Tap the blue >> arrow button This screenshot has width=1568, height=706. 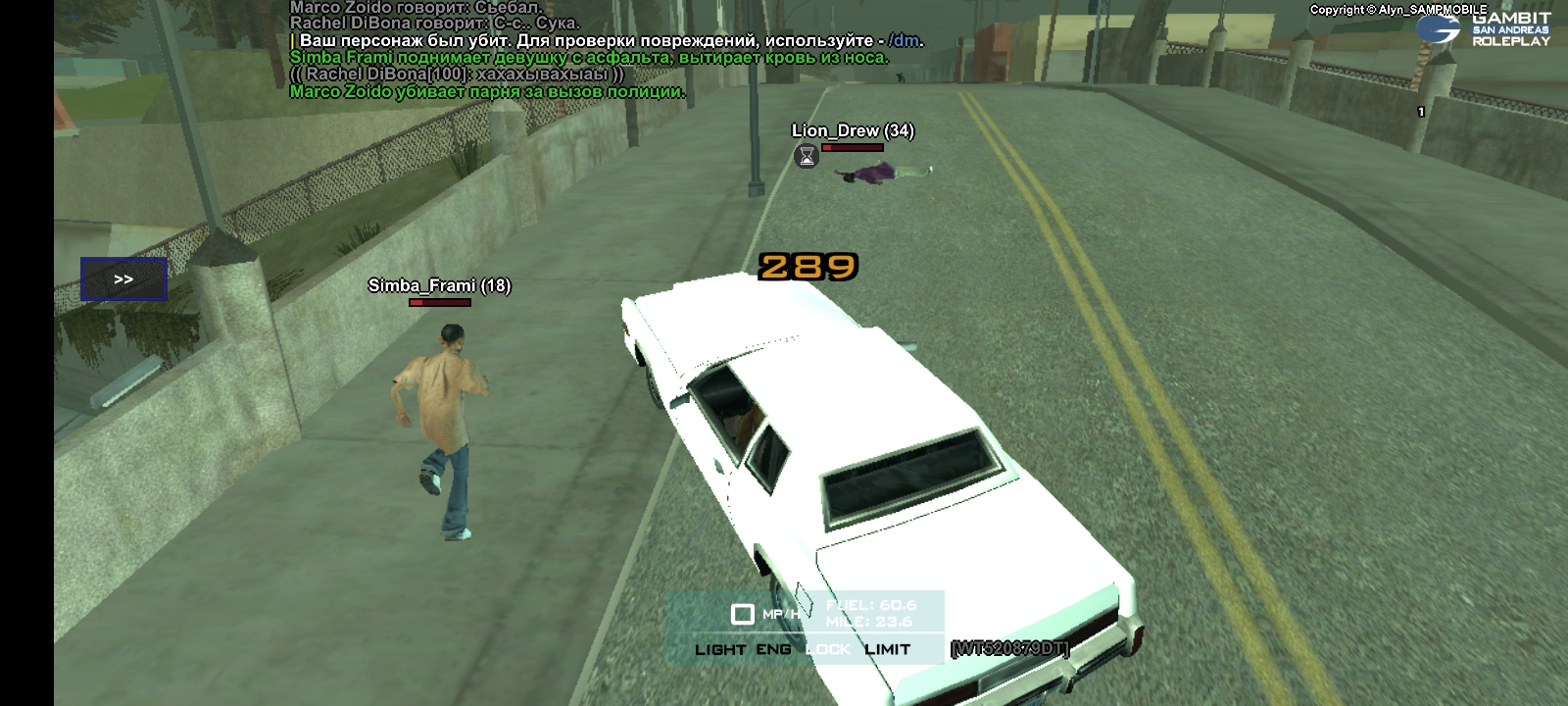(x=123, y=279)
